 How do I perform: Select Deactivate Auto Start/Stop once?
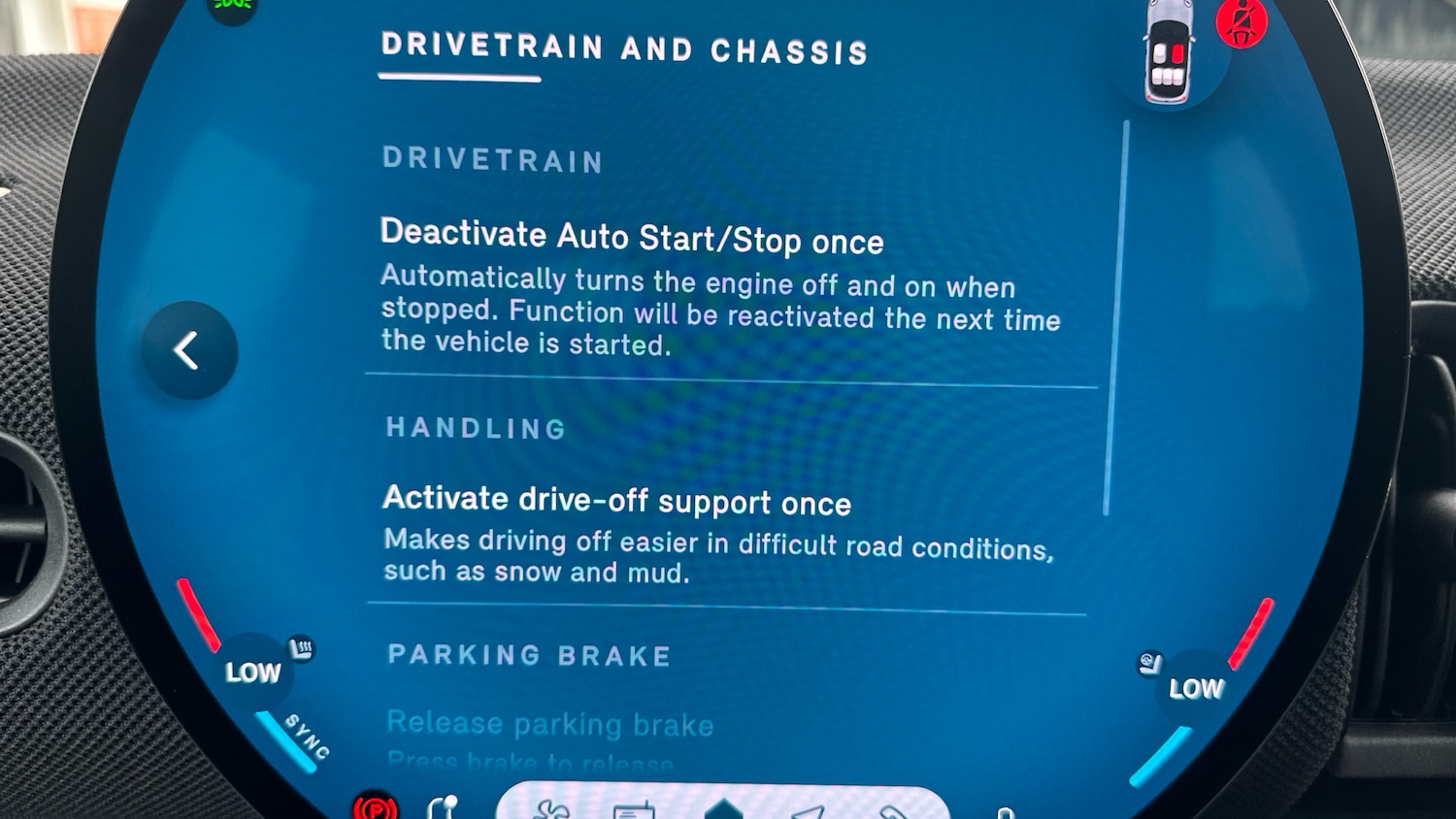click(x=632, y=238)
